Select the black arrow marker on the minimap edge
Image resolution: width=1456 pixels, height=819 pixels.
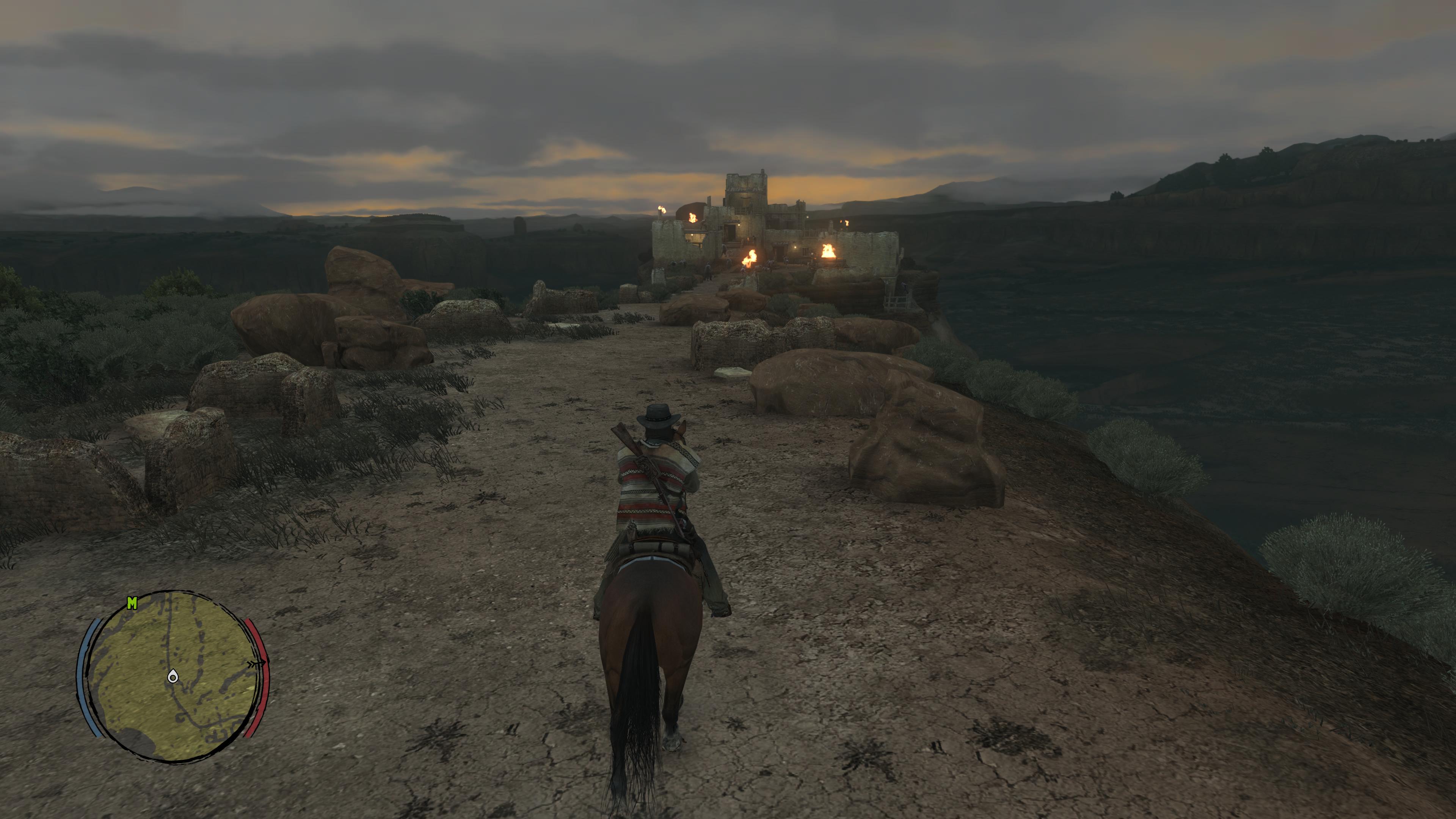[257, 664]
